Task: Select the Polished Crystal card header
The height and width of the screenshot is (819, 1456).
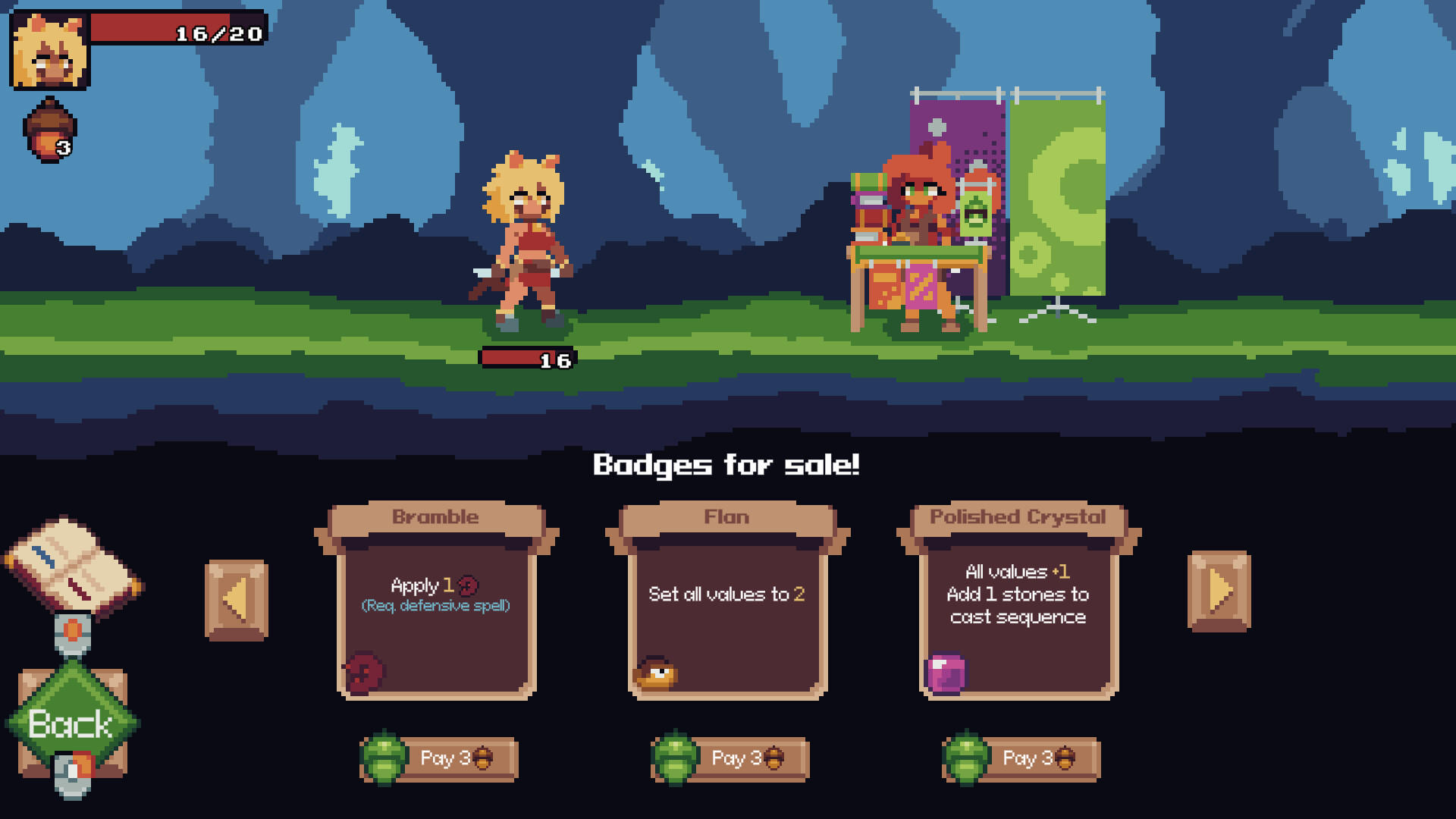Action: pyautogui.click(x=1018, y=516)
